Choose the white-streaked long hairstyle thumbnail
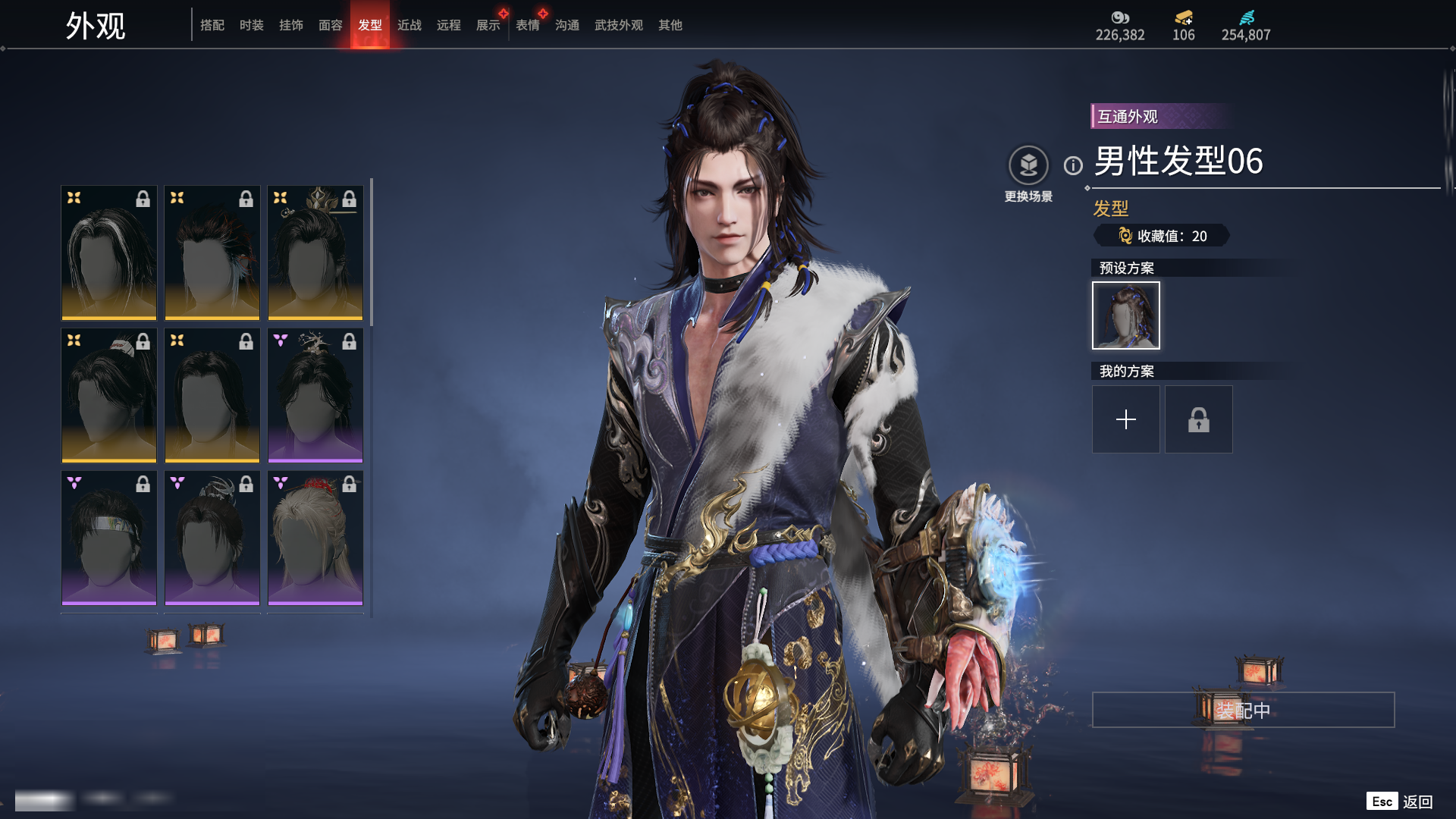 pyautogui.click(x=109, y=253)
